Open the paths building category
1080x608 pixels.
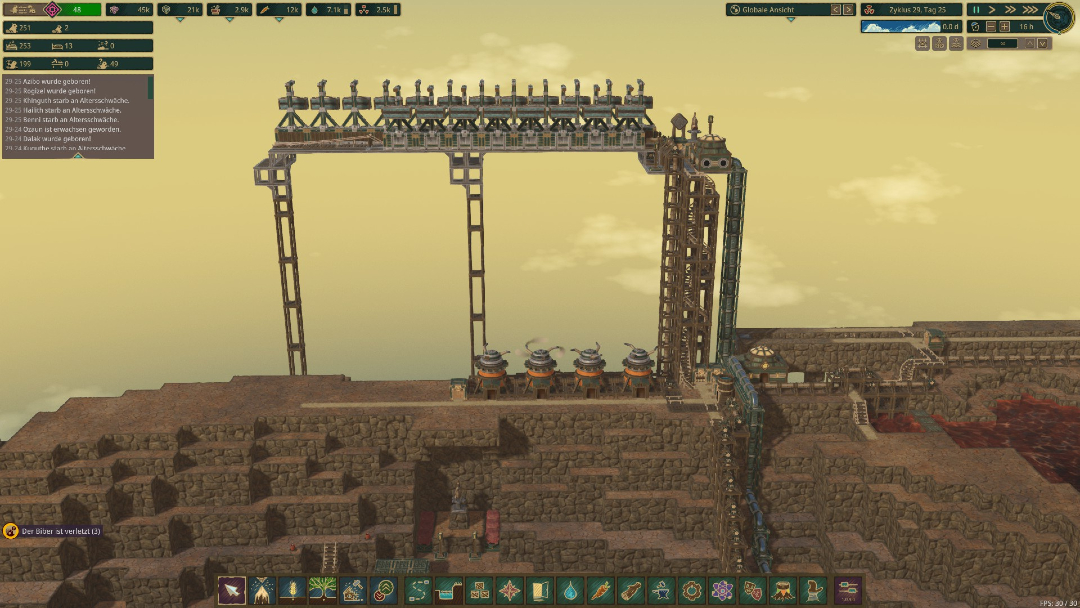pos(418,590)
